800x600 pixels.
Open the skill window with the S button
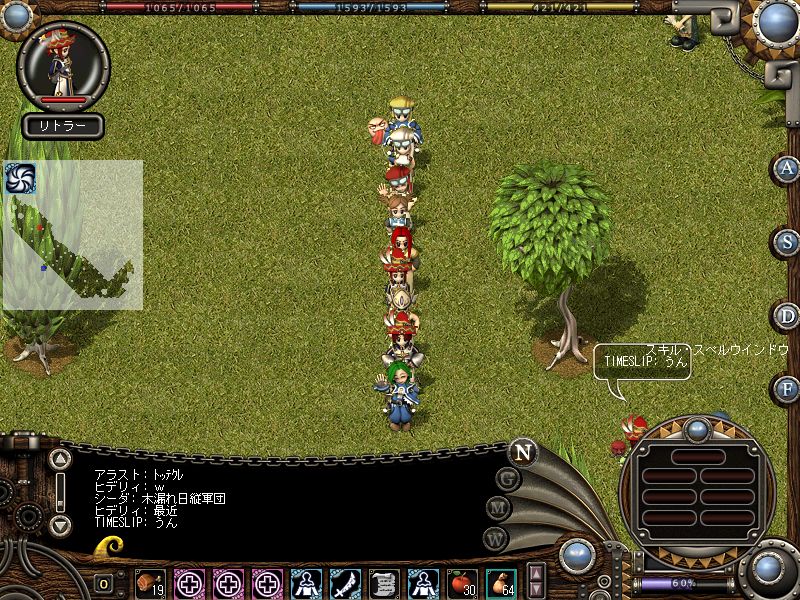(787, 242)
